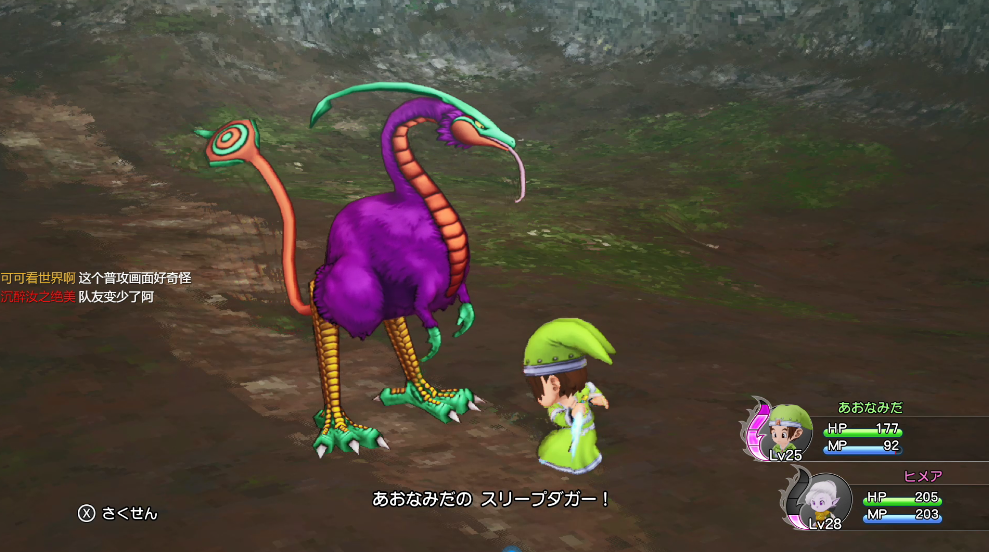The image size is (989, 552).
Task: Select the あおなみだ party portrait
Action: [x=788, y=431]
